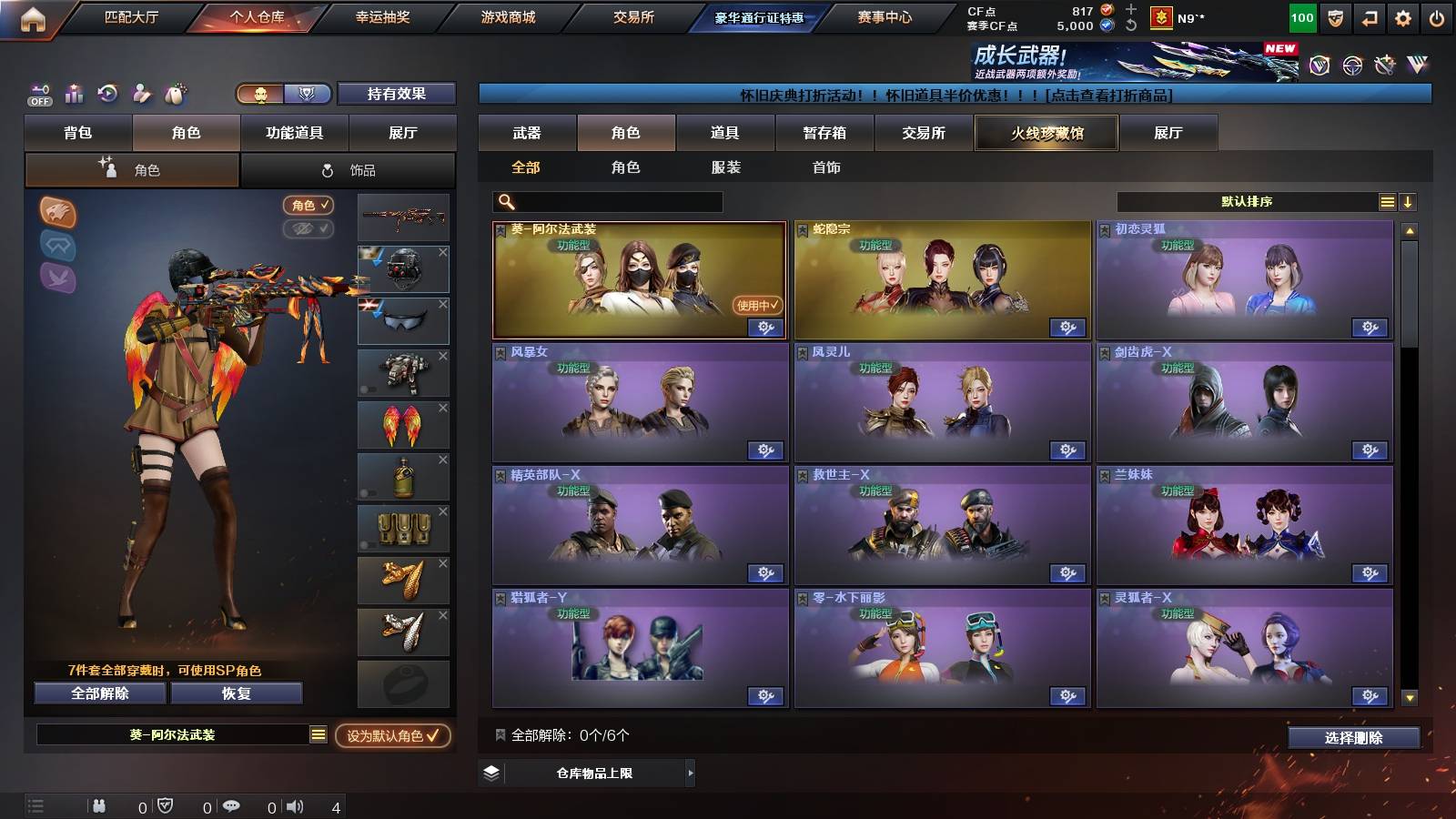Open the character edit icon near top left
Screen dimensions: 1456x819
(x=141, y=94)
